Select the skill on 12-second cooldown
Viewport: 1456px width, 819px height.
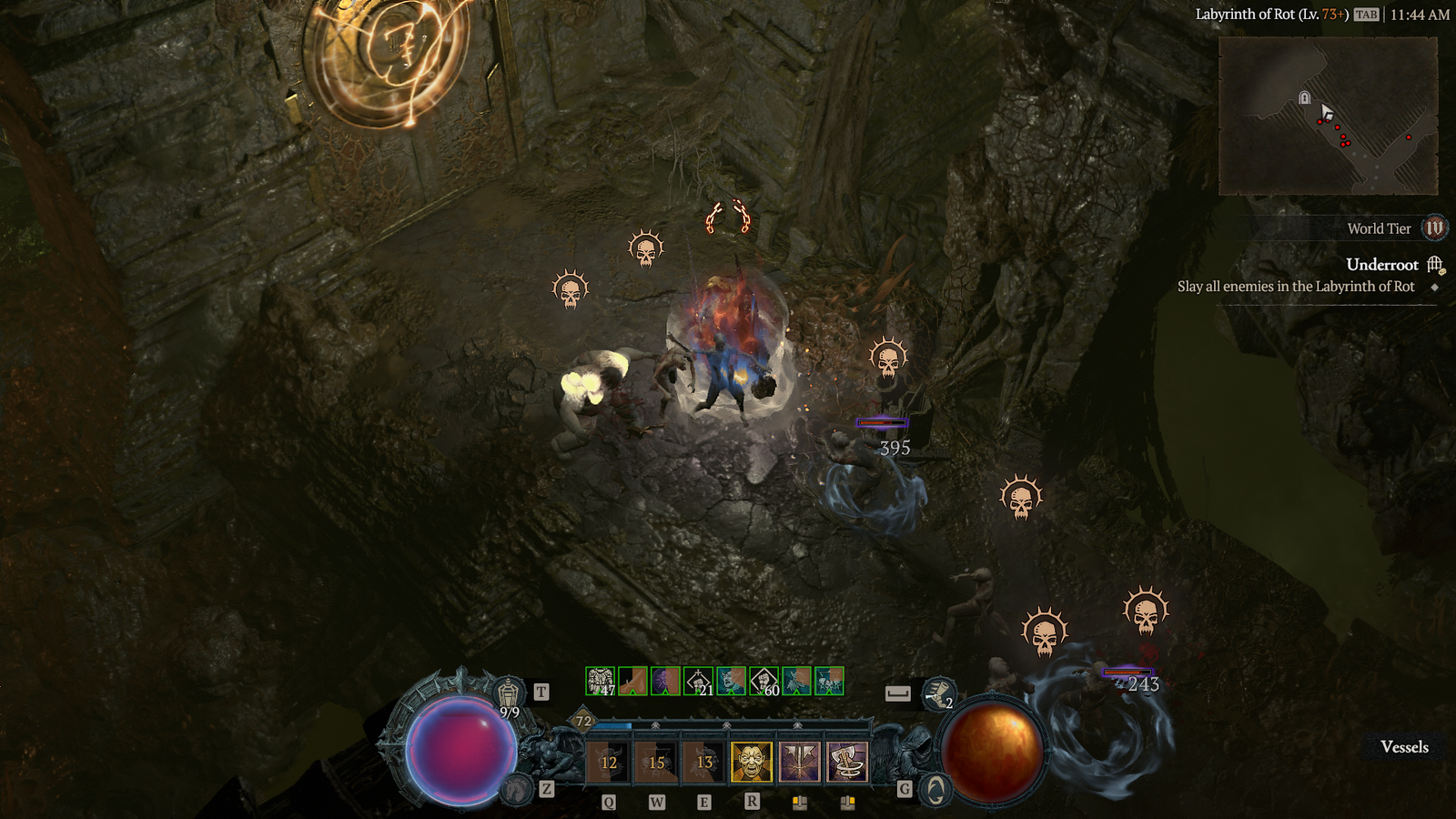click(x=609, y=762)
